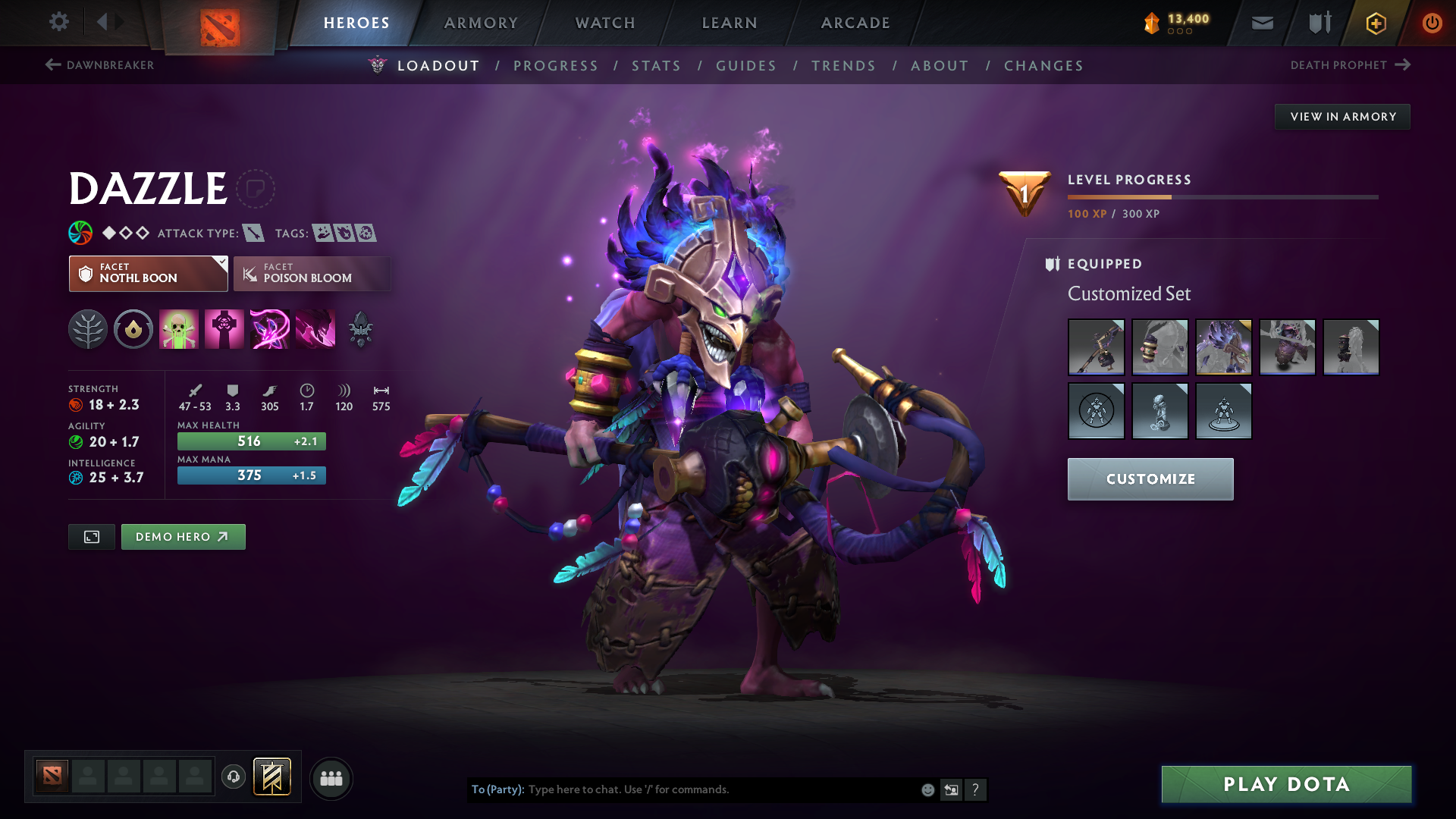
Task: Go to the Learn tab
Action: point(730,23)
